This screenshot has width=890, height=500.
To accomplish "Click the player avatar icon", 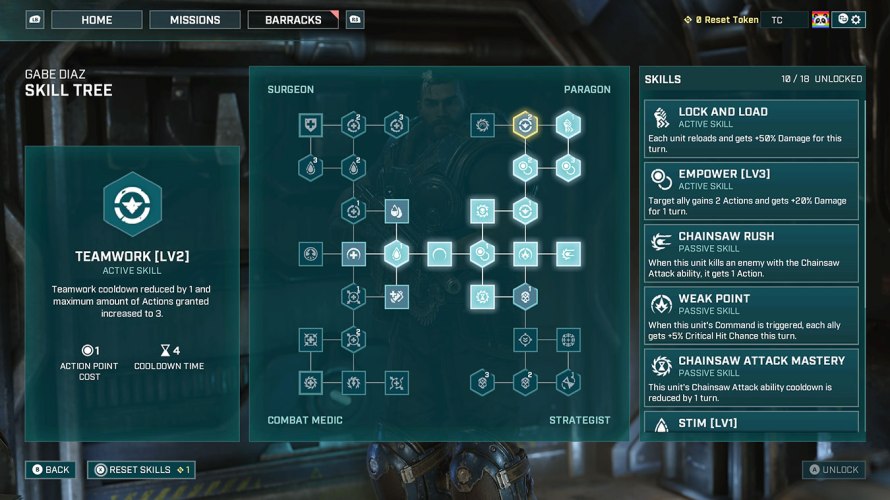I will (x=820, y=20).
